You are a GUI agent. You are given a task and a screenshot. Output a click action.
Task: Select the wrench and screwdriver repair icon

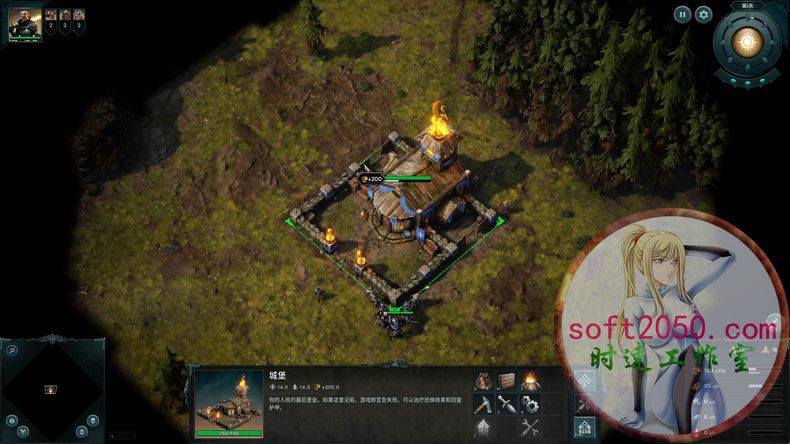pyautogui.click(x=529, y=428)
